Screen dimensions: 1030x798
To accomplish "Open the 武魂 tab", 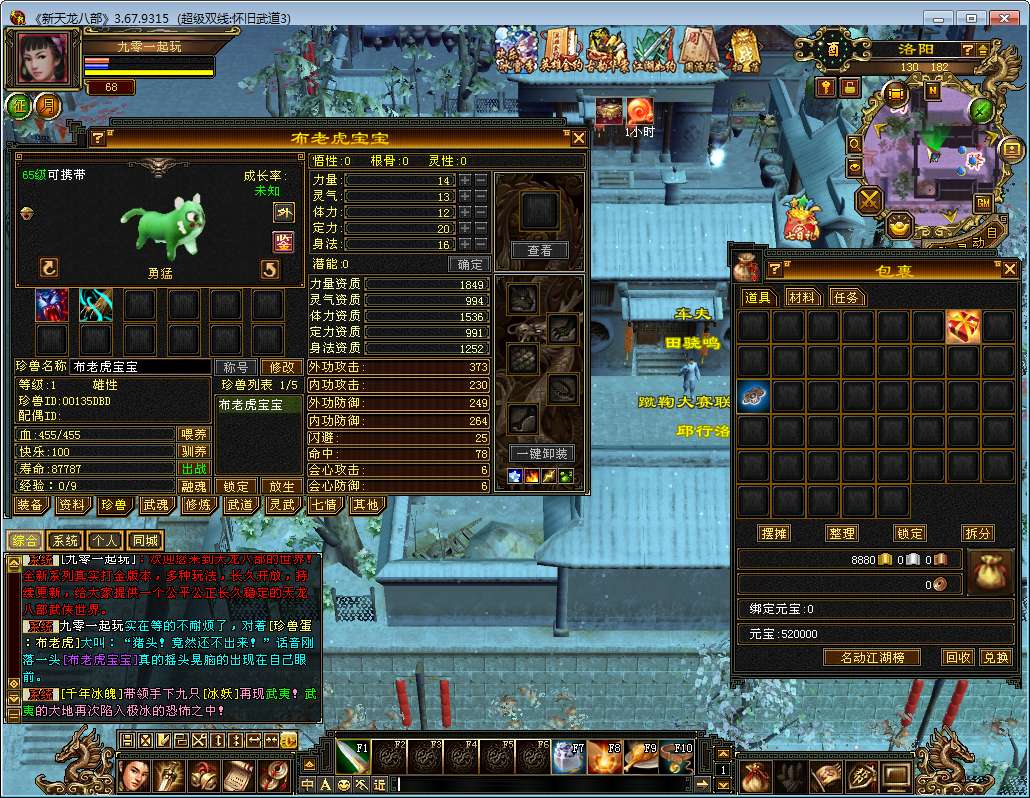I will [155, 505].
